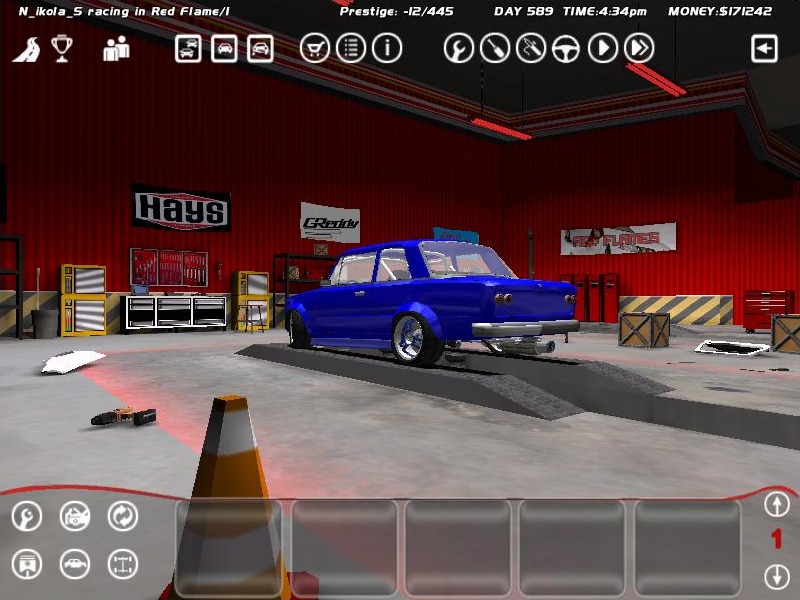Choose the open-hood car icon
Screen dimensions: 800x600
tap(75, 516)
